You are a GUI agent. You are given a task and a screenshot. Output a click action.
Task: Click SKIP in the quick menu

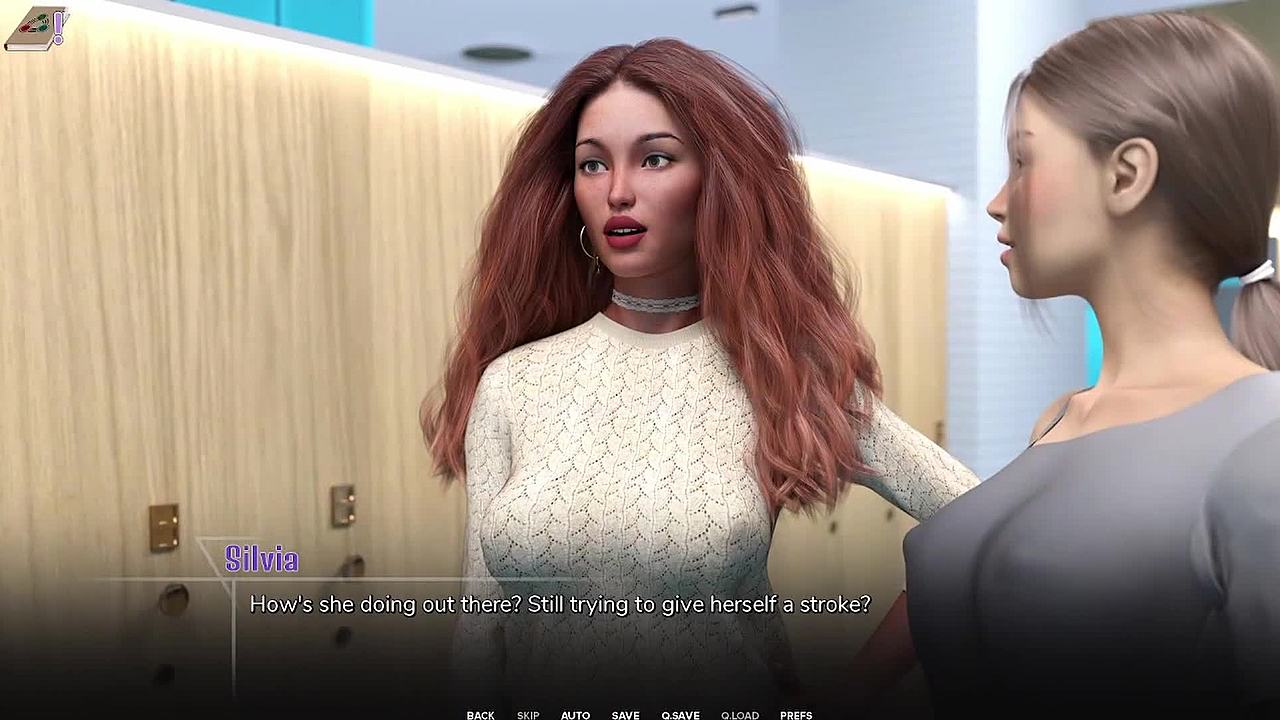point(528,715)
